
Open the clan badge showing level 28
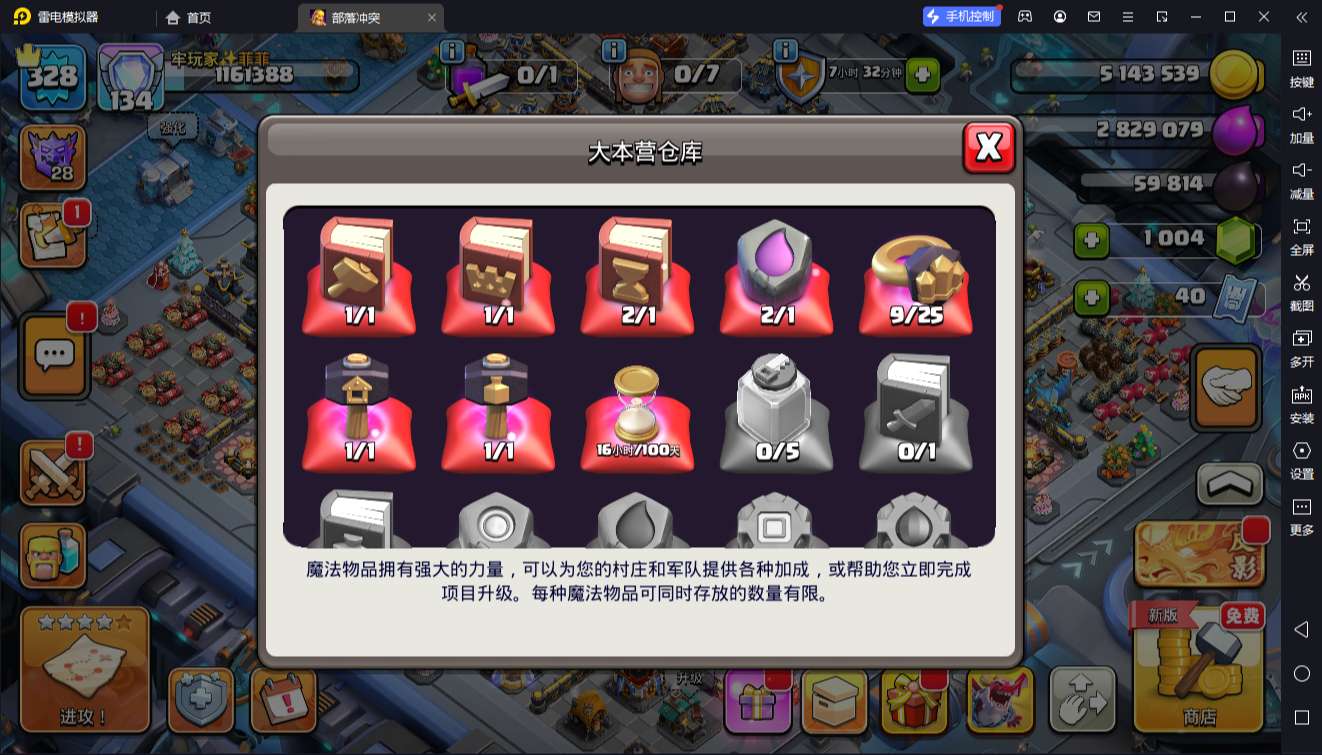(x=52, y=155)
